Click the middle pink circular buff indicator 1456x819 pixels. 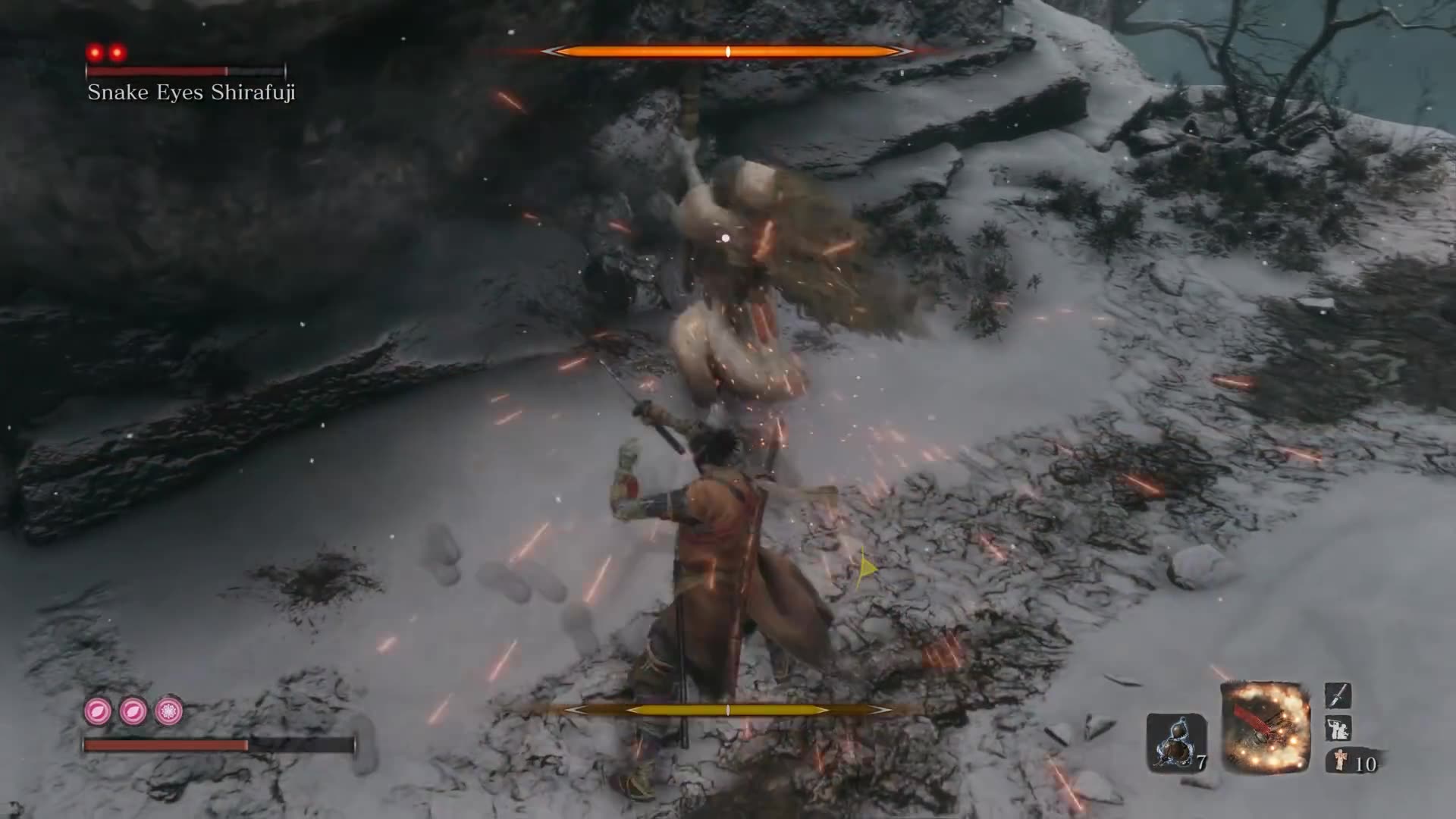coord(134,710)
